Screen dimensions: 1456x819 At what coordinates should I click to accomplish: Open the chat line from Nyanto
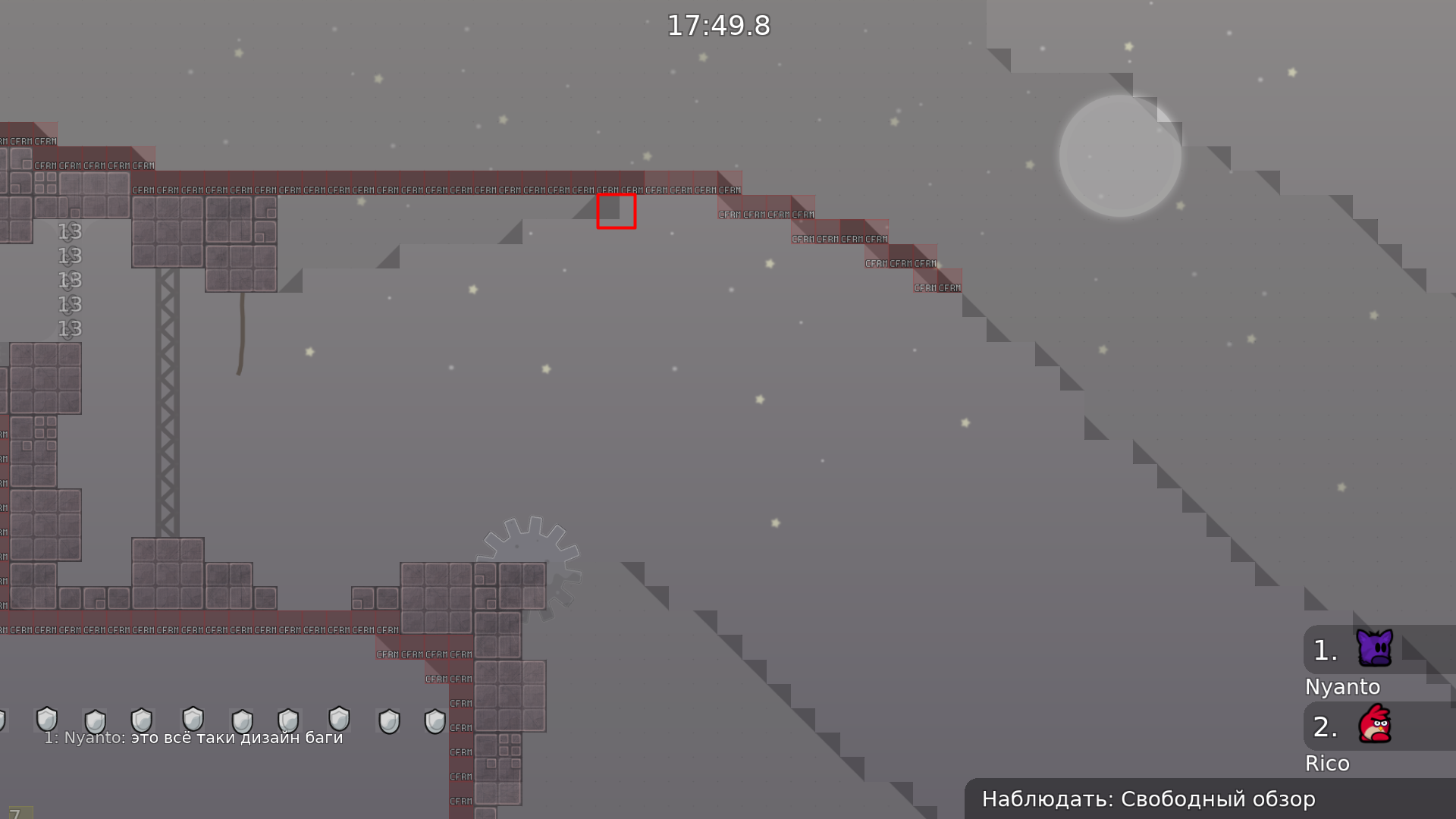pos(194,737)
